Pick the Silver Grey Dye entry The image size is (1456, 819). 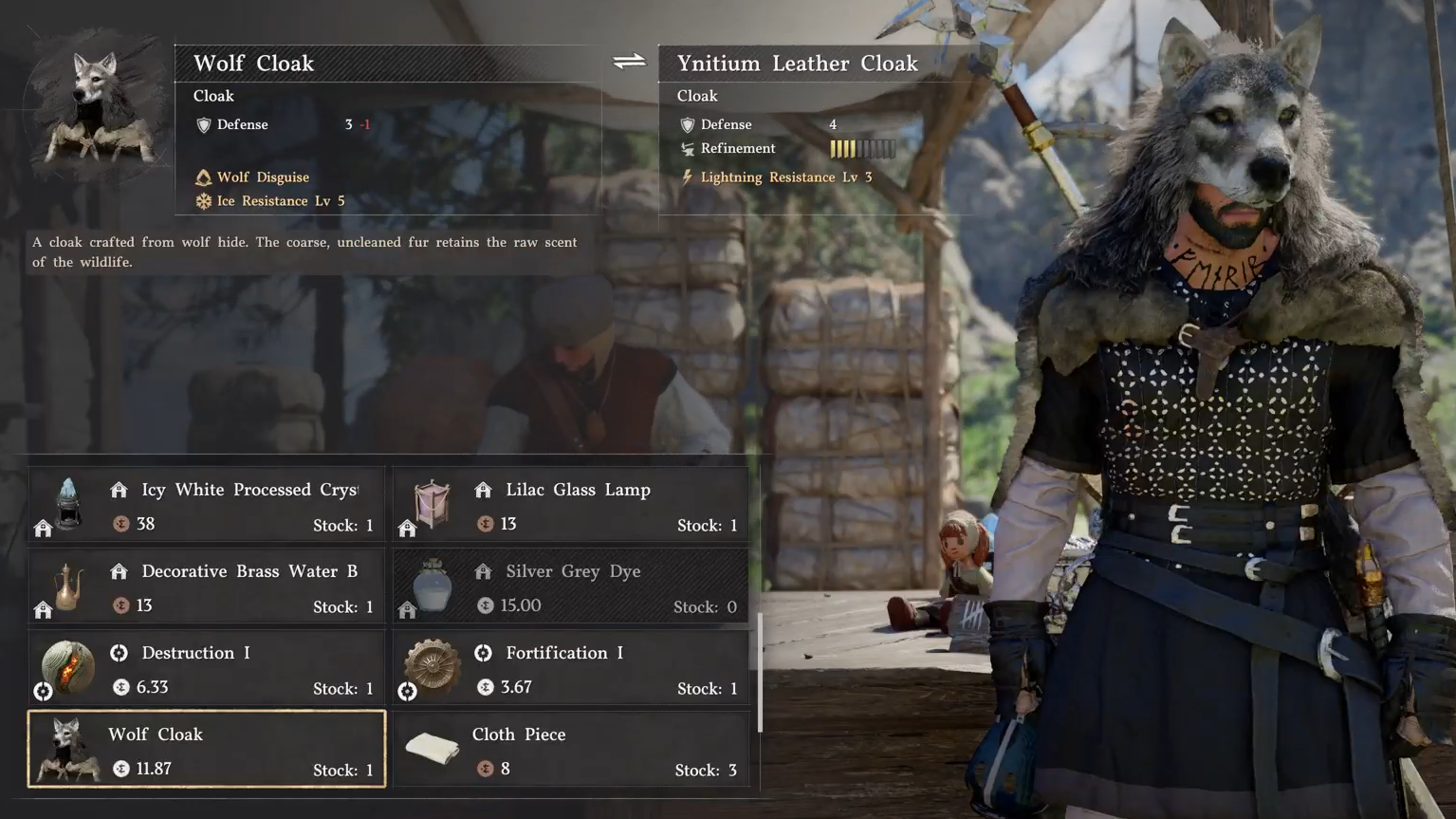[x=571, y=586]
